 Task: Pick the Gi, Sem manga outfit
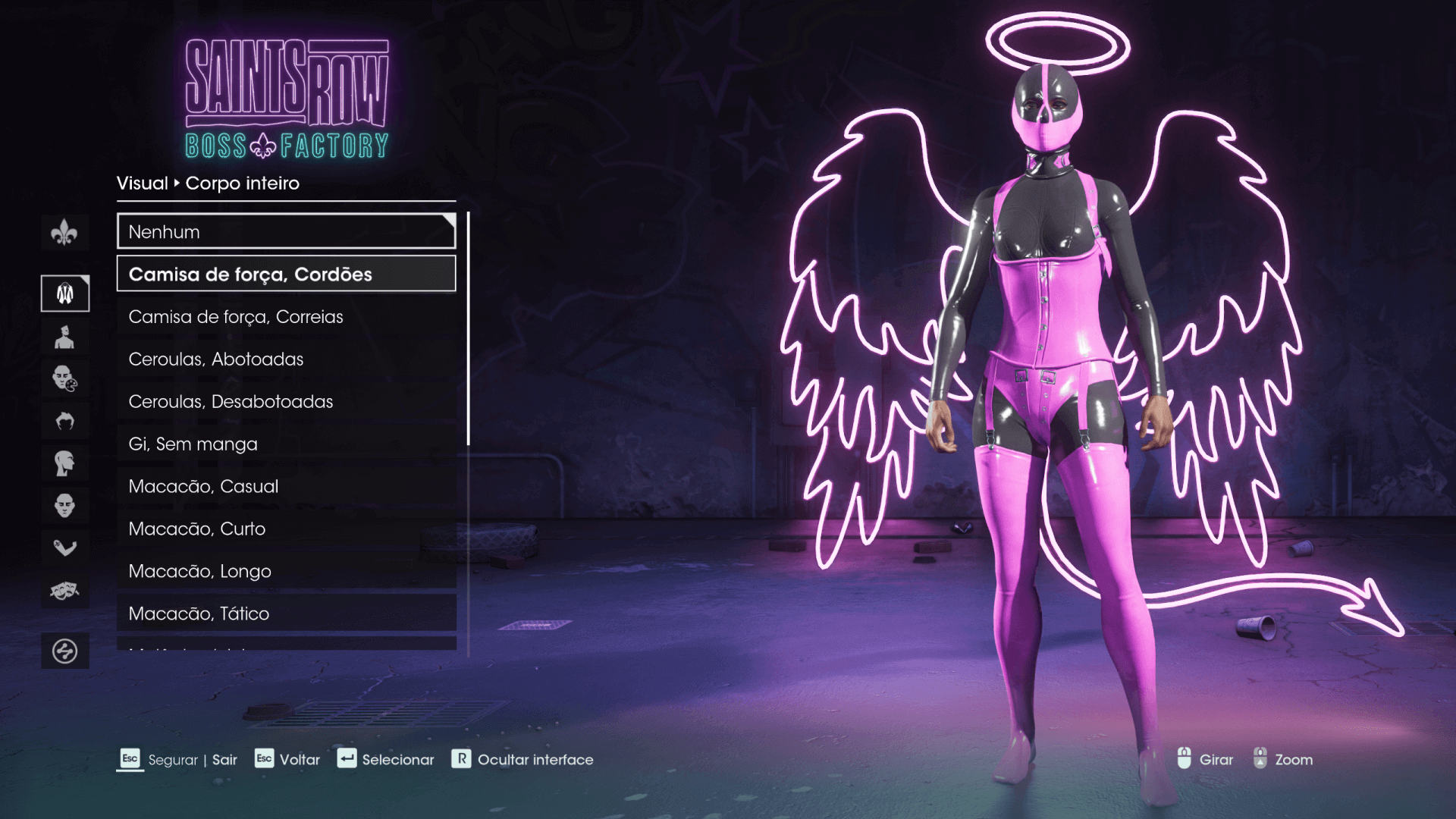click(x=286, y=444)
